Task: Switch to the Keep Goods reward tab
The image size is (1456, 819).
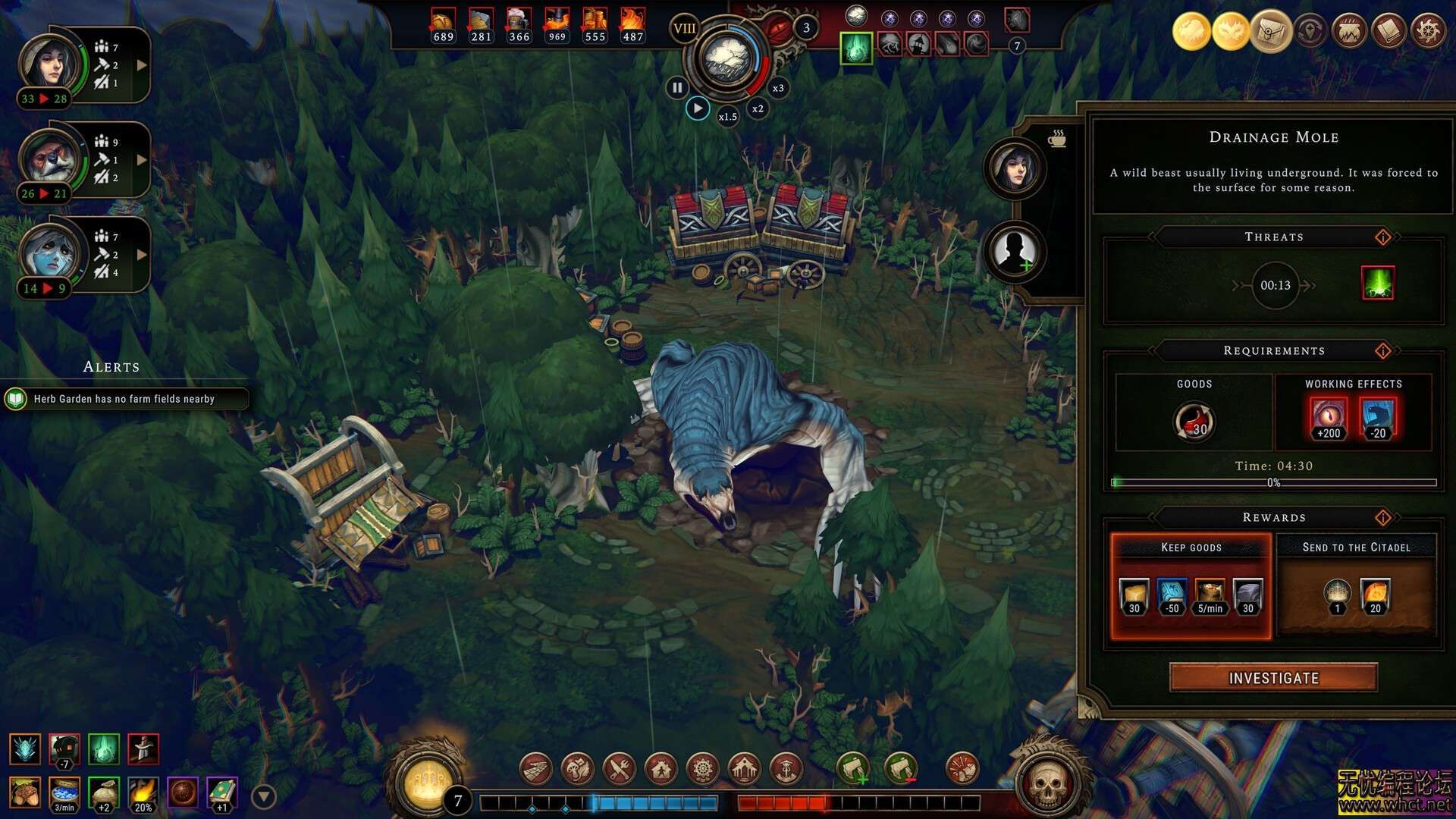Action: [1191, 548]
